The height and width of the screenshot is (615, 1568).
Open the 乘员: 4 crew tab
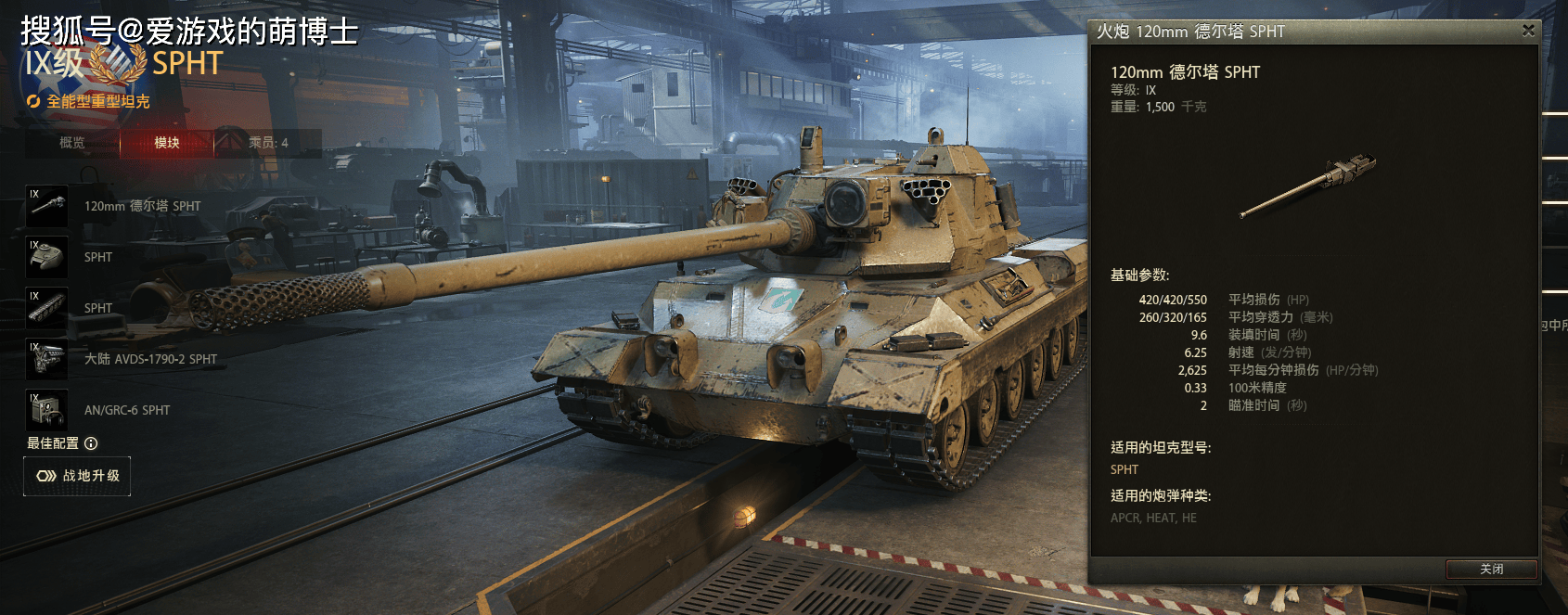point(268,143)
